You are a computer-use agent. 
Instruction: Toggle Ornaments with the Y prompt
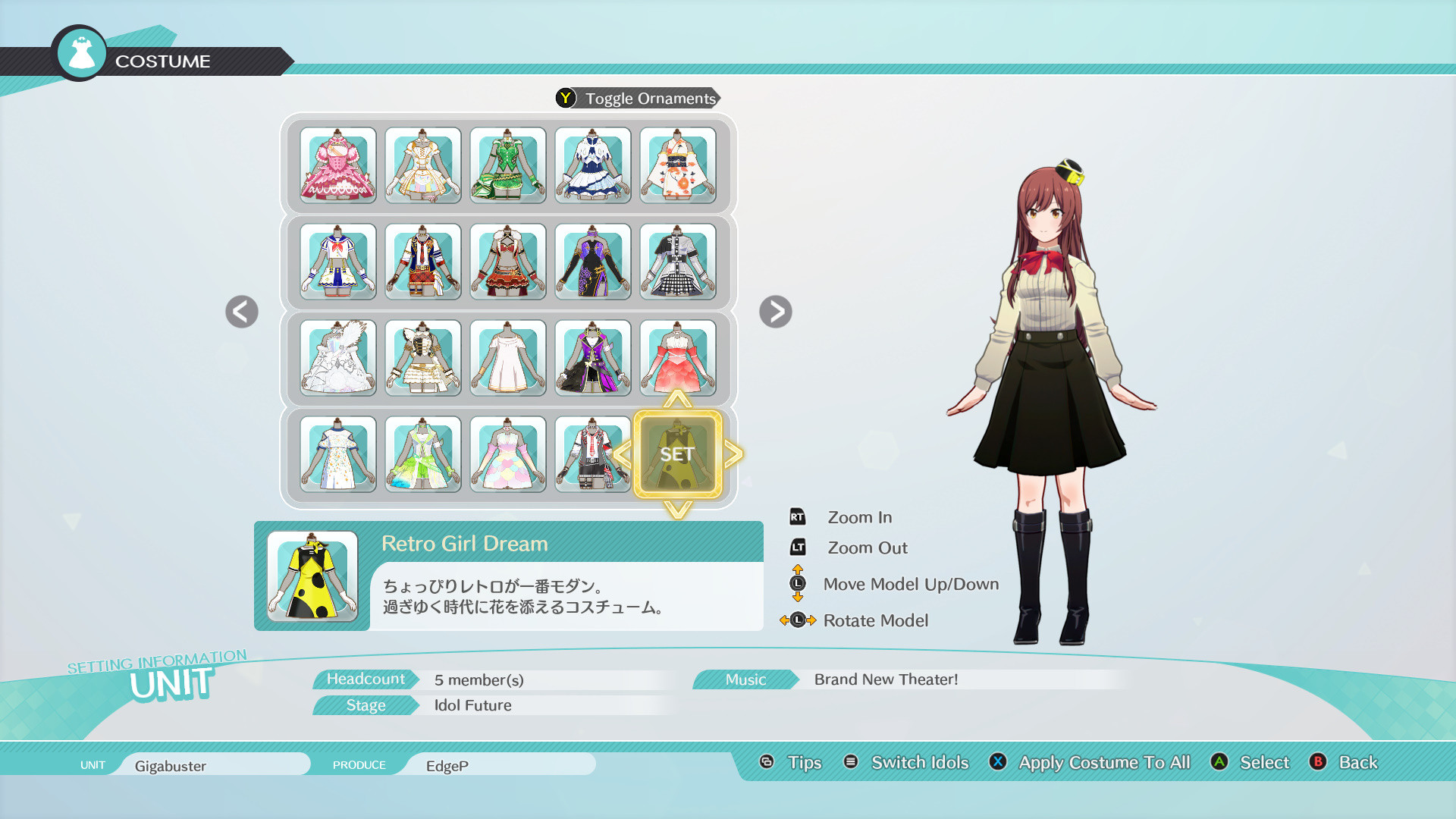click(637, 98)
